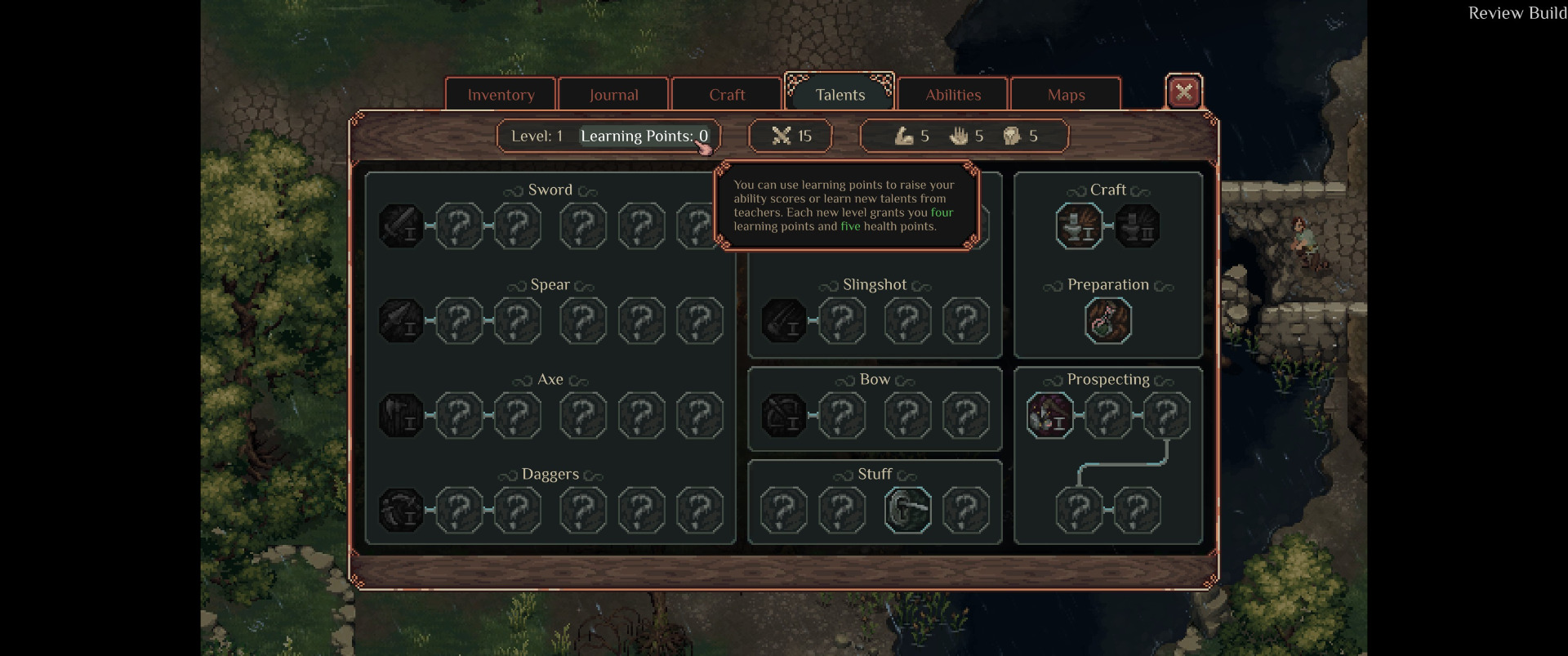
Task: Select the first Daggers talent icon
Action: (x=401, y=510)
